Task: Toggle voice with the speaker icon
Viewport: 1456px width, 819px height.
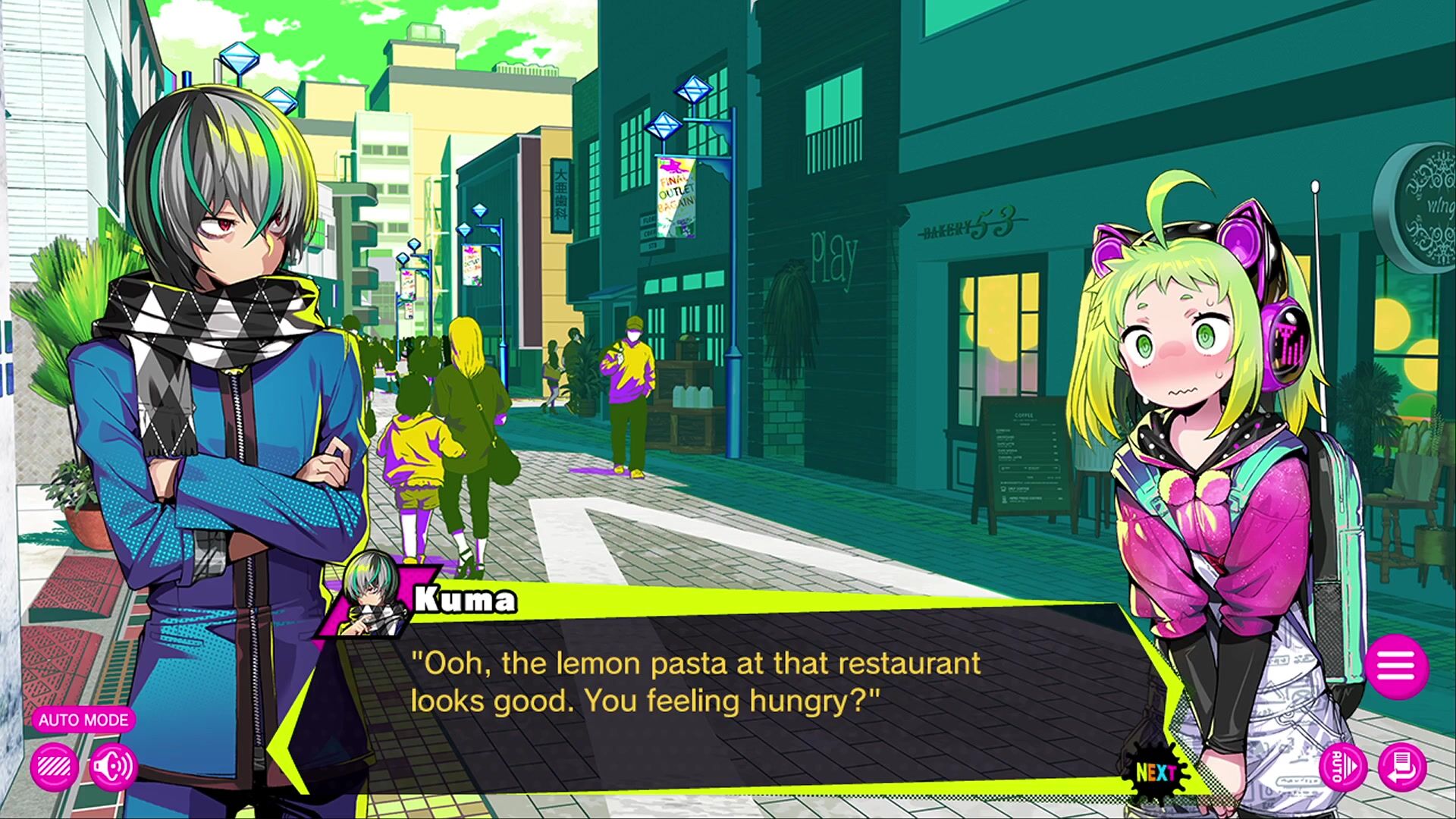Action: click(113, 767)
